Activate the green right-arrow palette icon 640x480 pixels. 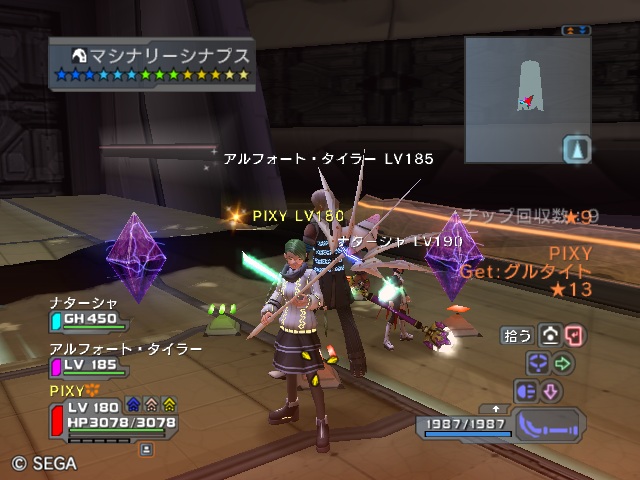pos(562,363)
